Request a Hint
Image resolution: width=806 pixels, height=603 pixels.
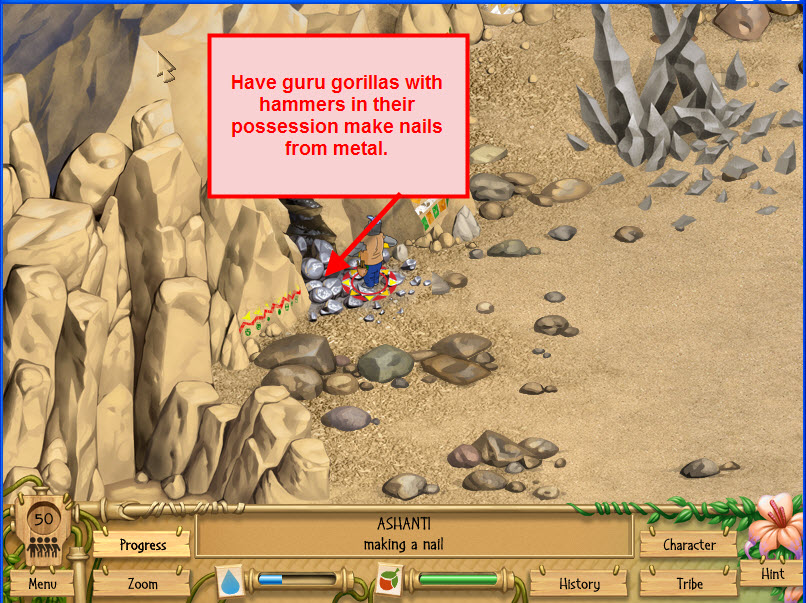[x=772, y=574]
